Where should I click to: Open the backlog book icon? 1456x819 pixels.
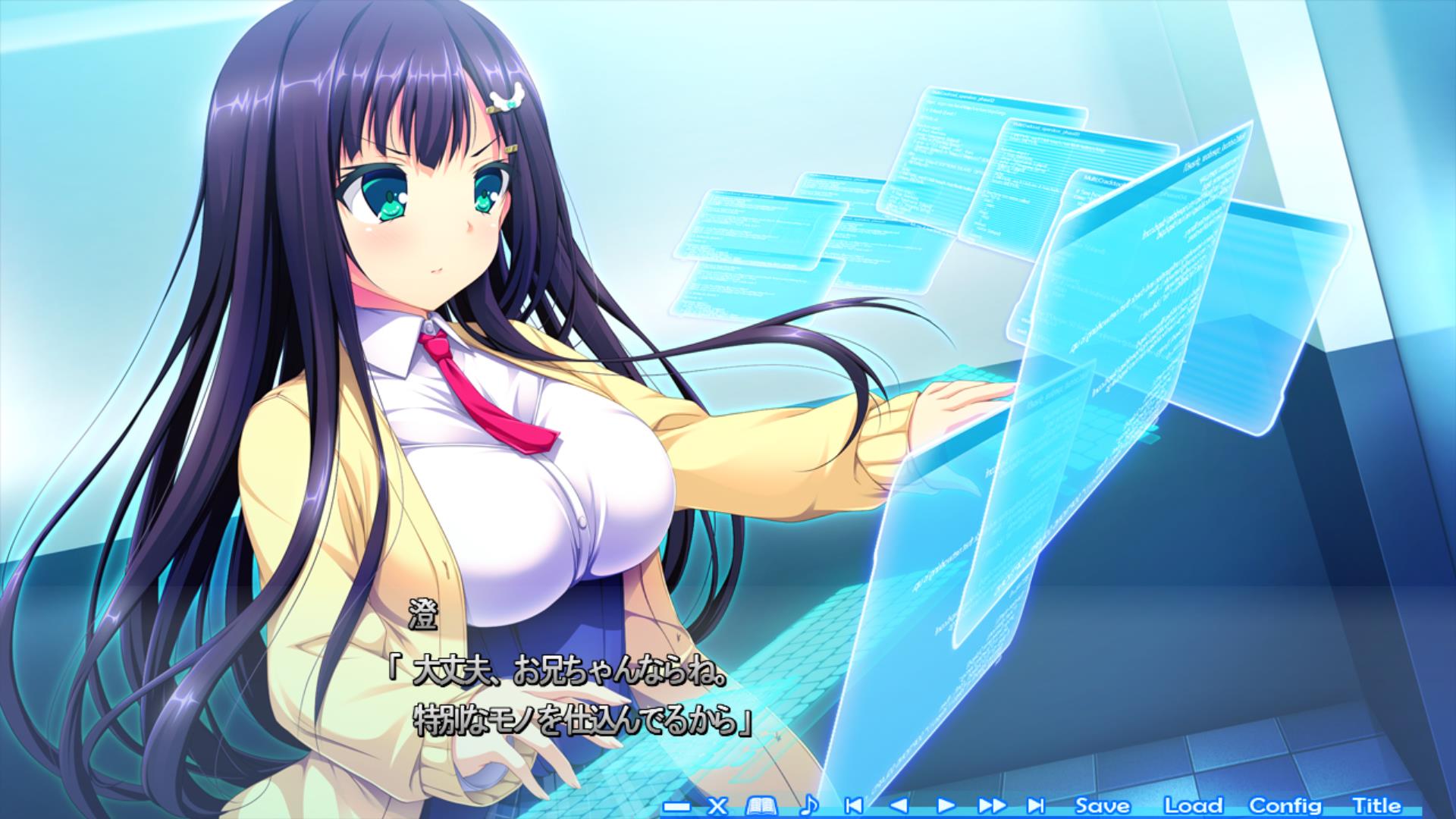(x=761, y=805)
